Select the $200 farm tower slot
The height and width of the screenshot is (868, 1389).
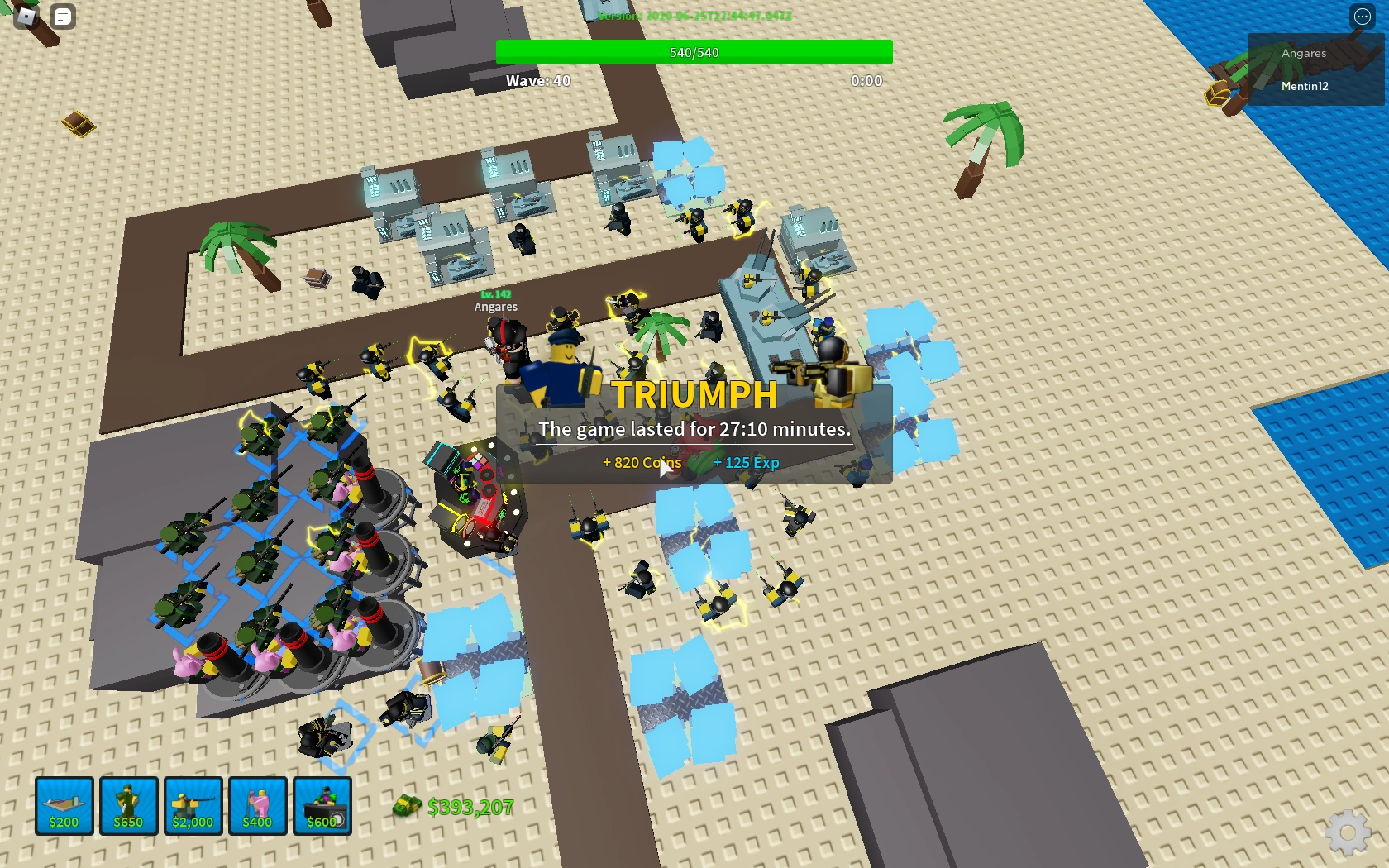[x=64, y=806]
